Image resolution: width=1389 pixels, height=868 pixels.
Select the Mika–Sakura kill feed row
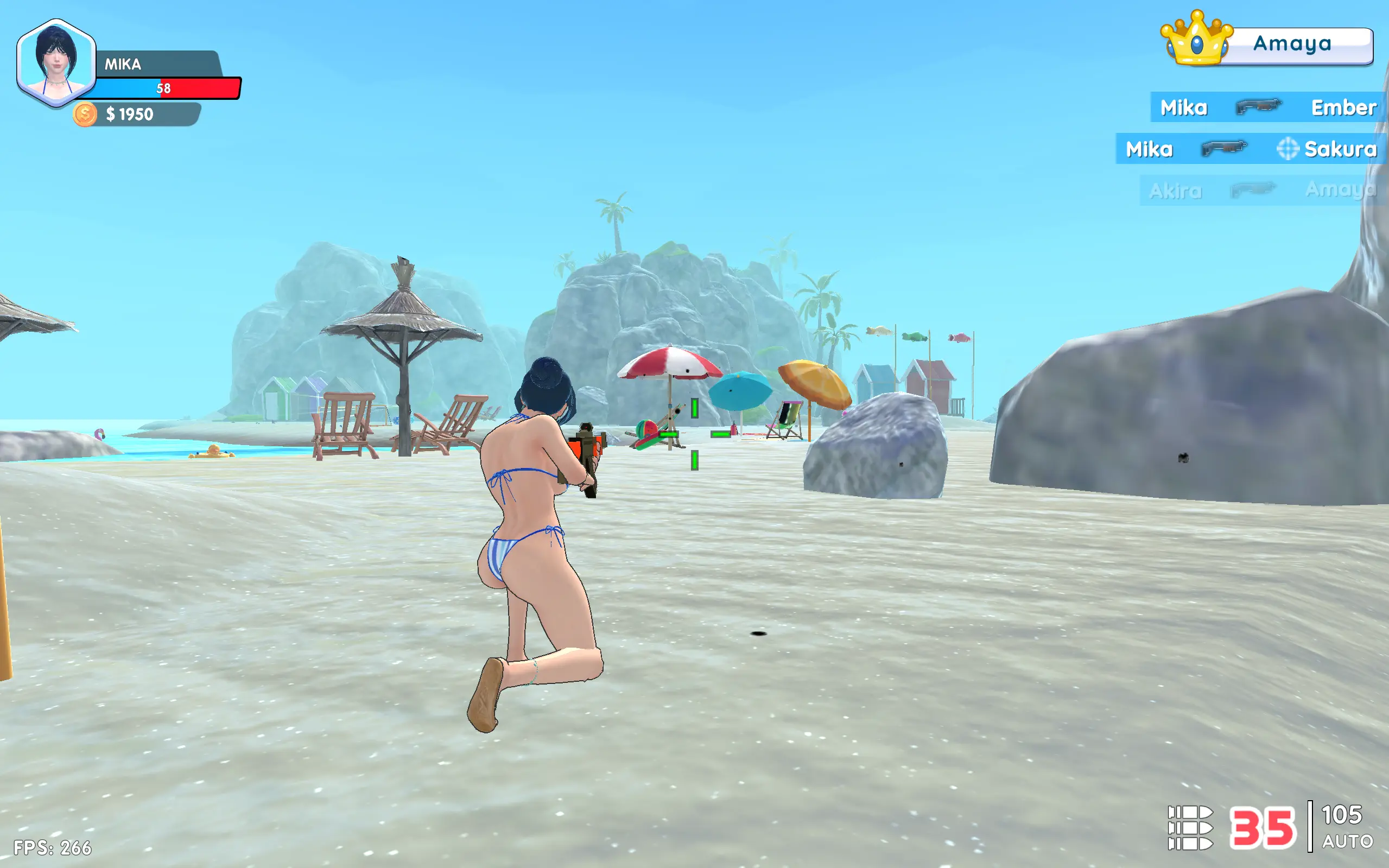click(1251, 149)
